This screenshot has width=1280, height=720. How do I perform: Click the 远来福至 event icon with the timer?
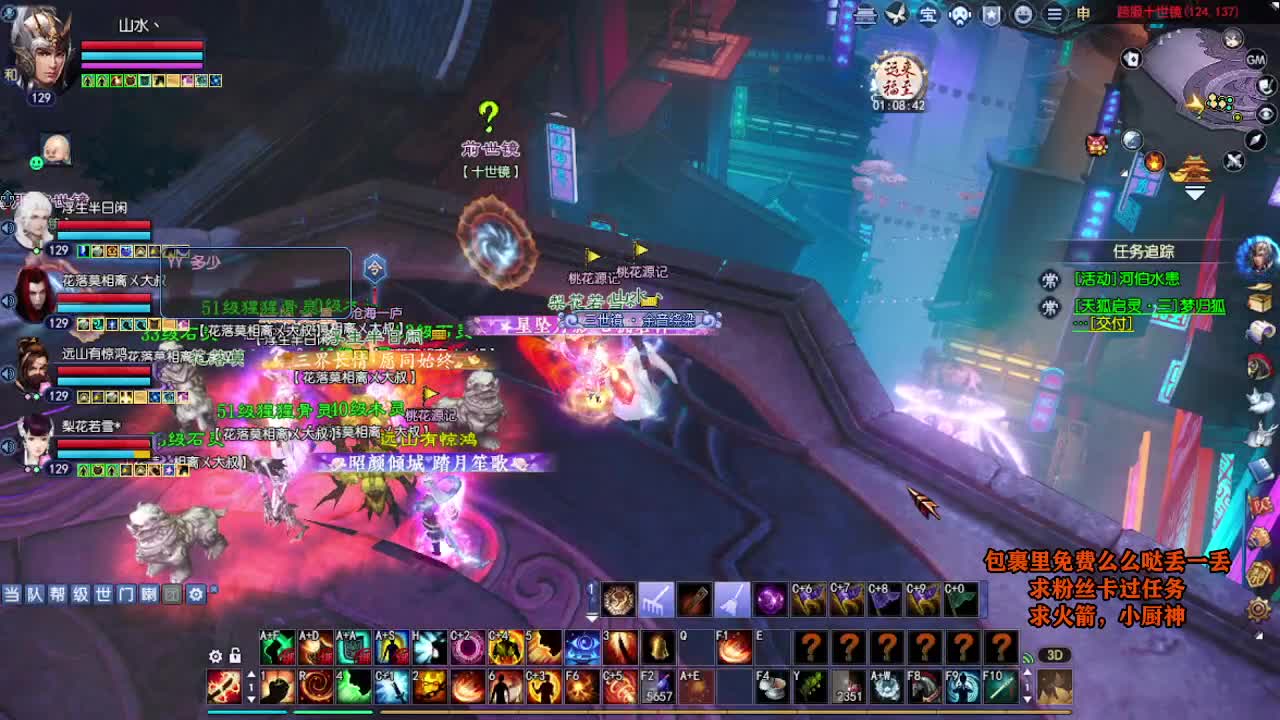899,75
